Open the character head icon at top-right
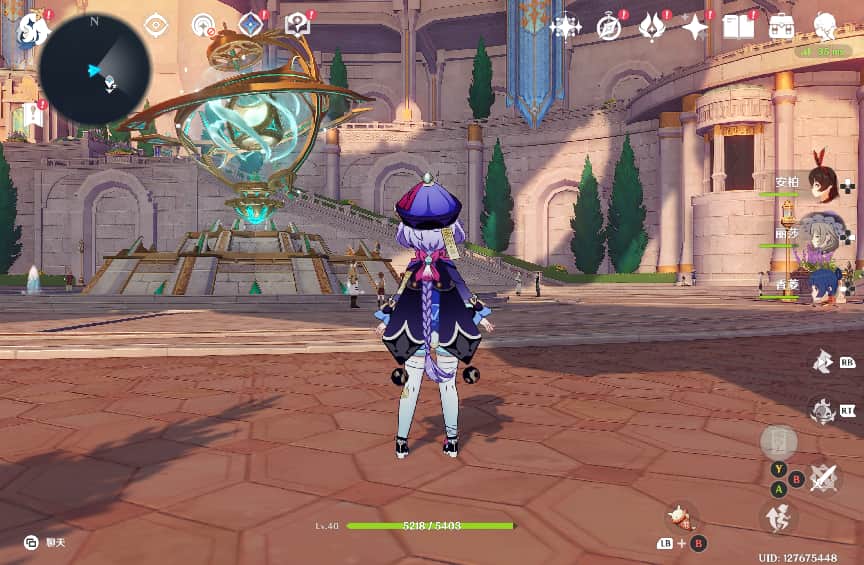This screenshot has width=864, height=565. [825, 26]
